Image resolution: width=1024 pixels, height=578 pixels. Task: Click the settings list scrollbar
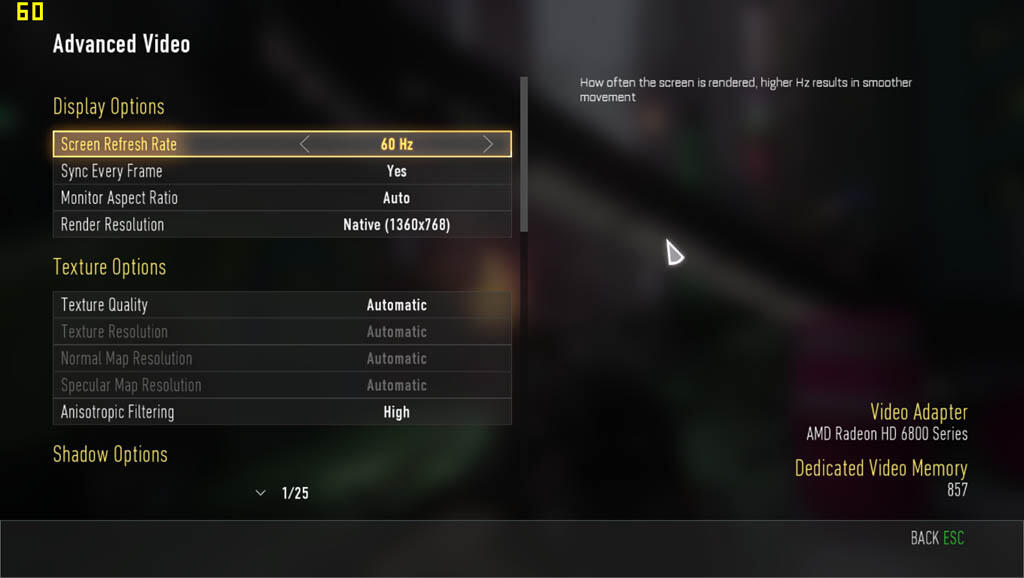524,155
